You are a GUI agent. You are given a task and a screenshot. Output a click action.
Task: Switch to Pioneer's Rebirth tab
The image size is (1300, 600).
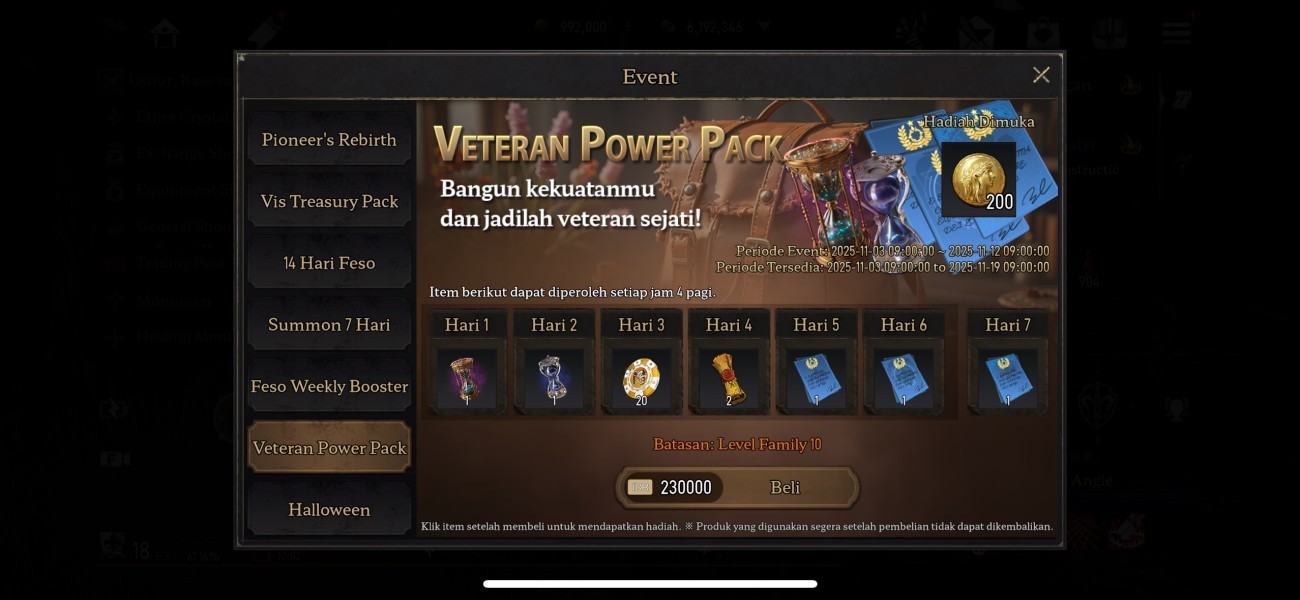click(x=329, y=140)
